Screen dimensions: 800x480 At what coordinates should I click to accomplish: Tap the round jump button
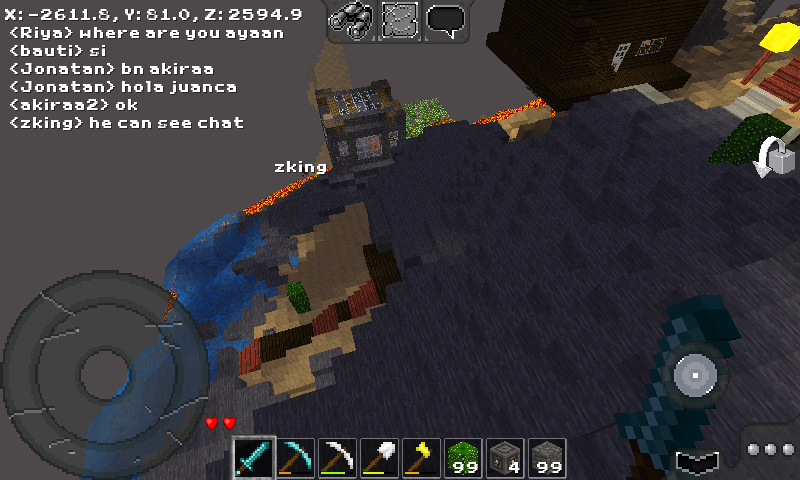point(694,376)
